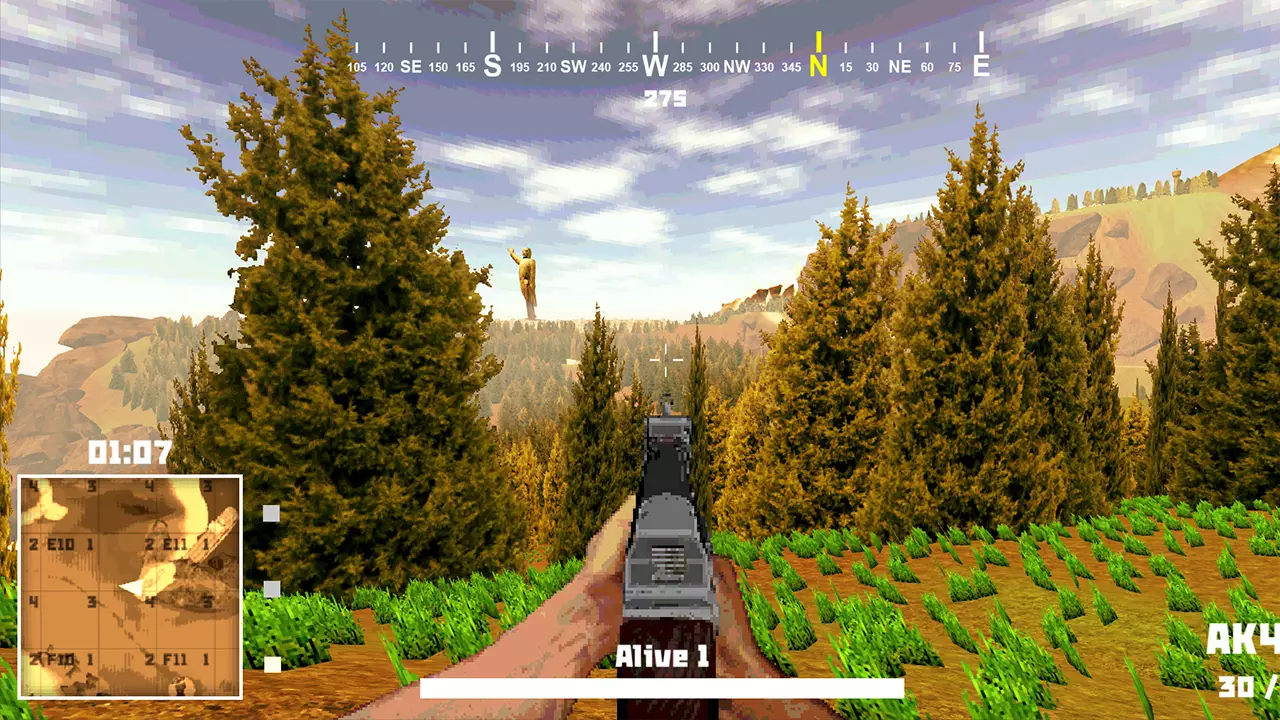Select the NE label on the compass strip

click(899, 66)
